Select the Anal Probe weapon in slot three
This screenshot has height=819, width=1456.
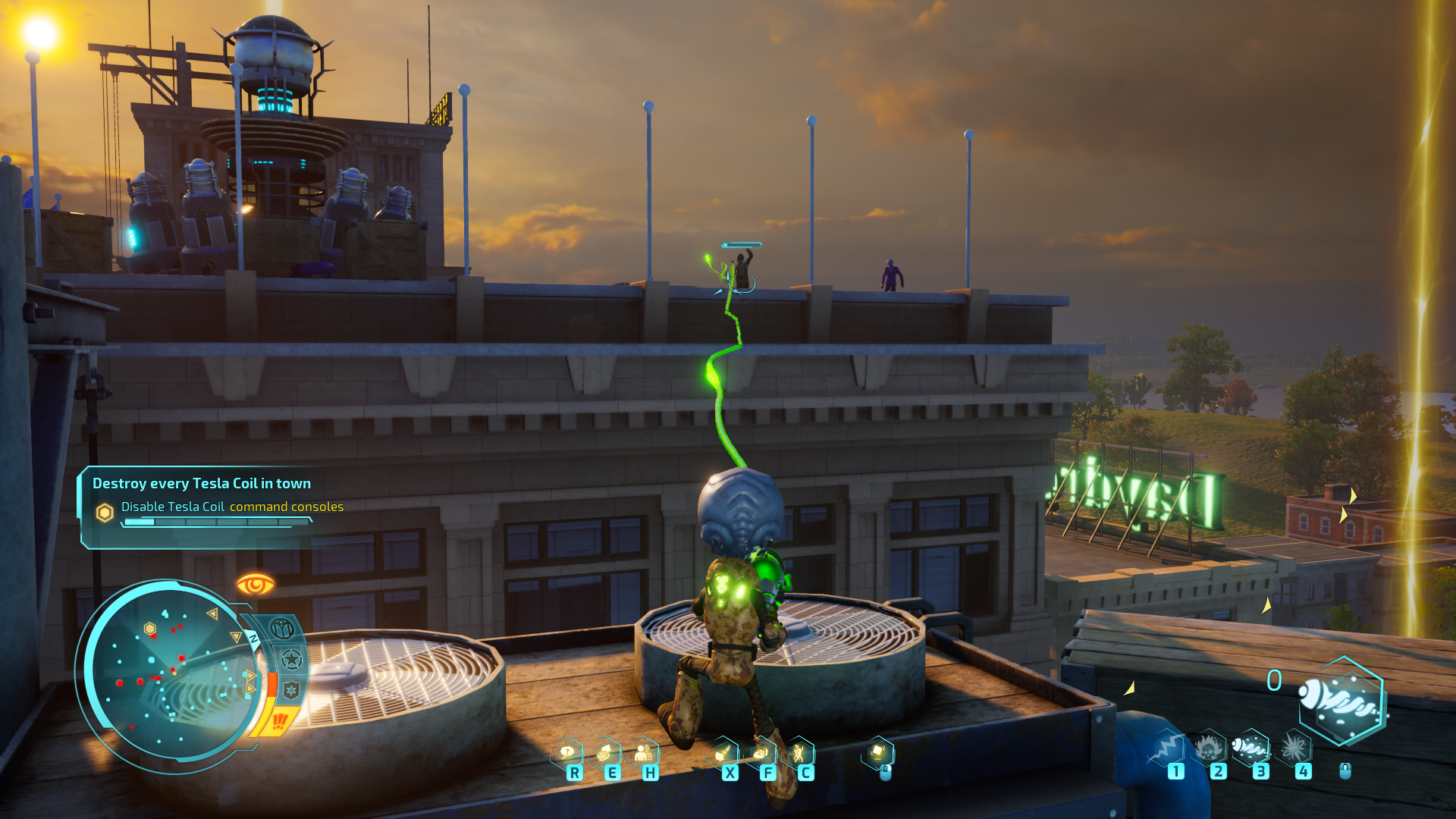coord(1250,748)
